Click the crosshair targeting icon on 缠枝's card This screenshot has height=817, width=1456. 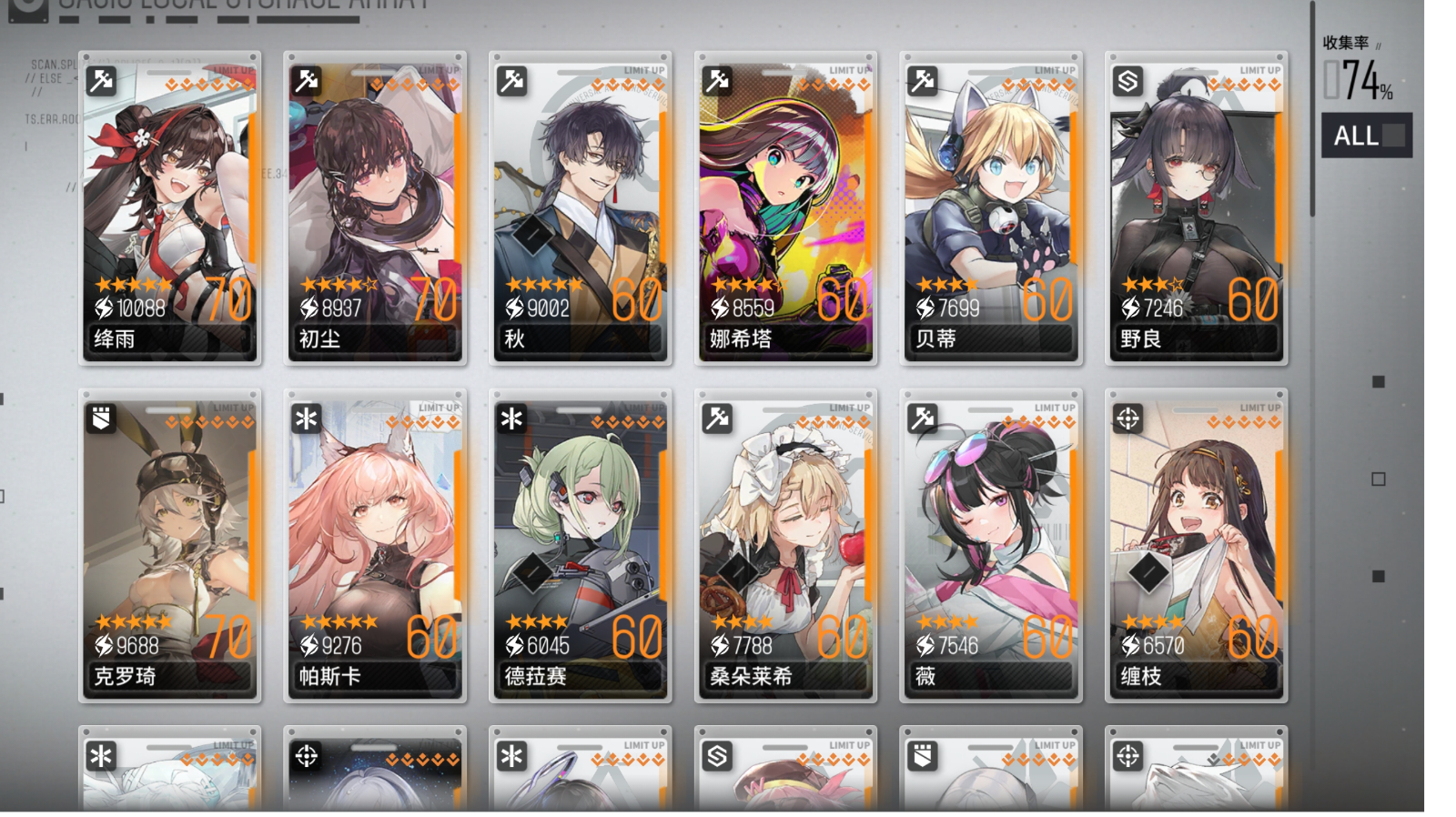[x=1127, y=419]
